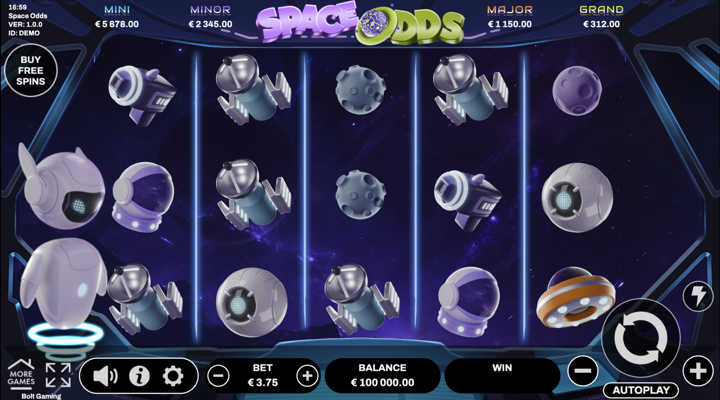Click the large plus right of spin button
Screen dimensions: 720x400
698,372
